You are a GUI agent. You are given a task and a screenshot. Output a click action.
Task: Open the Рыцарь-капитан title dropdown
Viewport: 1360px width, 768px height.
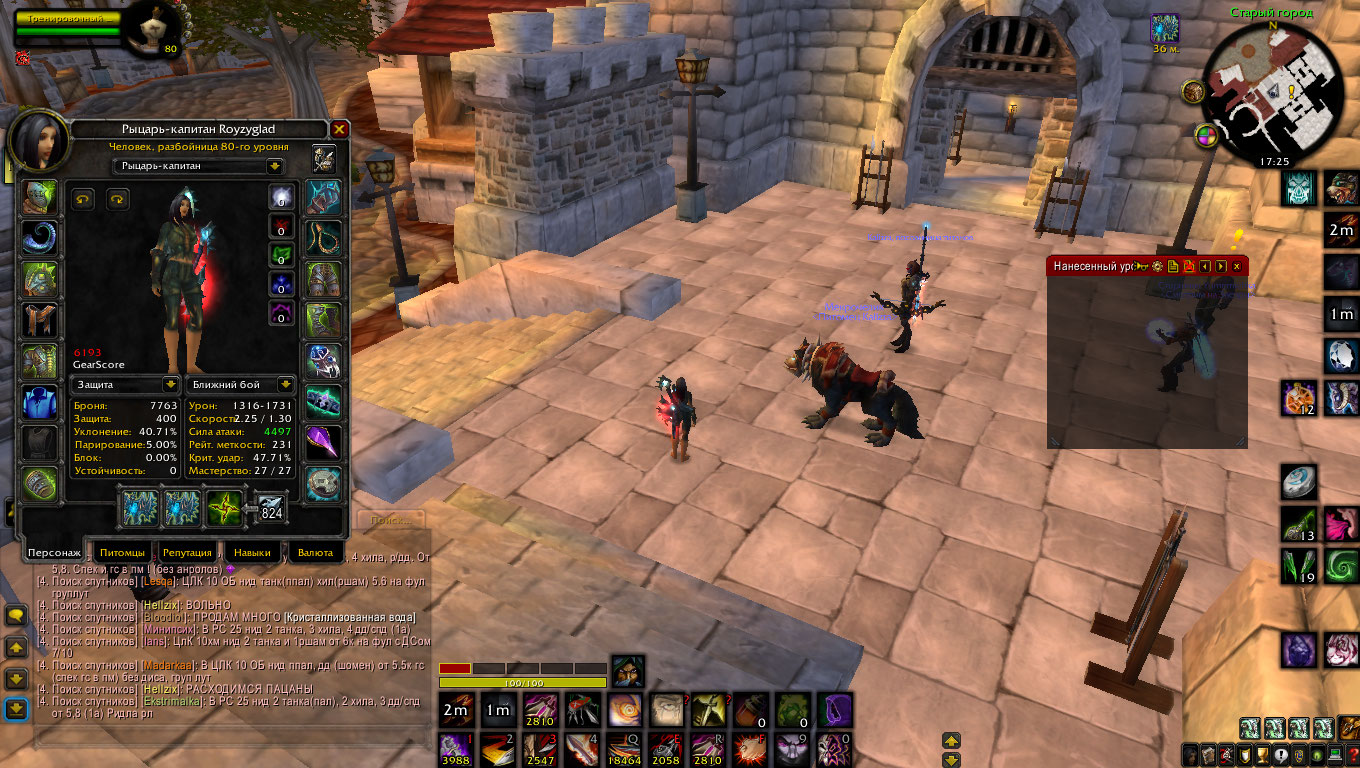[x=274, y=166]
